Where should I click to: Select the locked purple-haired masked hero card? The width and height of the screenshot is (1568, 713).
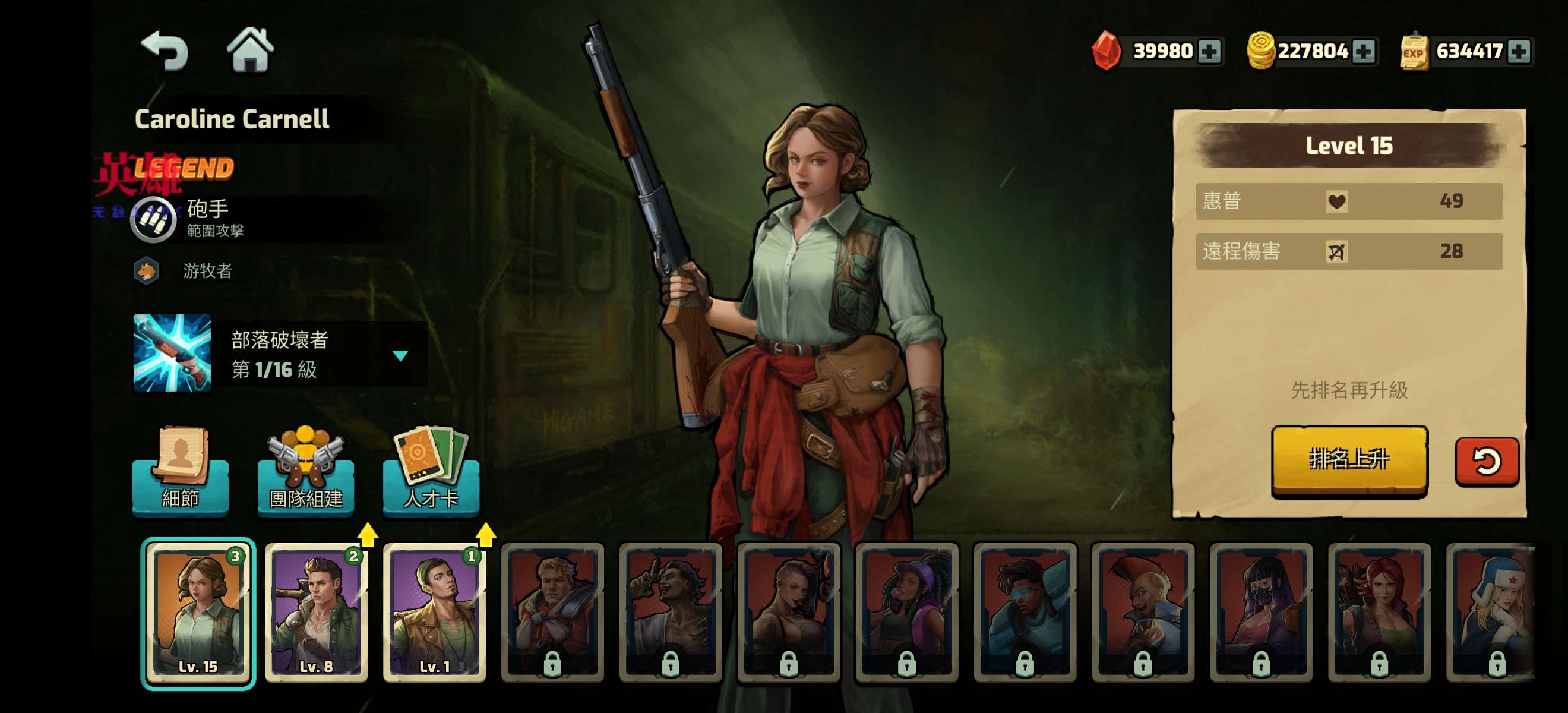point(1260,612)
